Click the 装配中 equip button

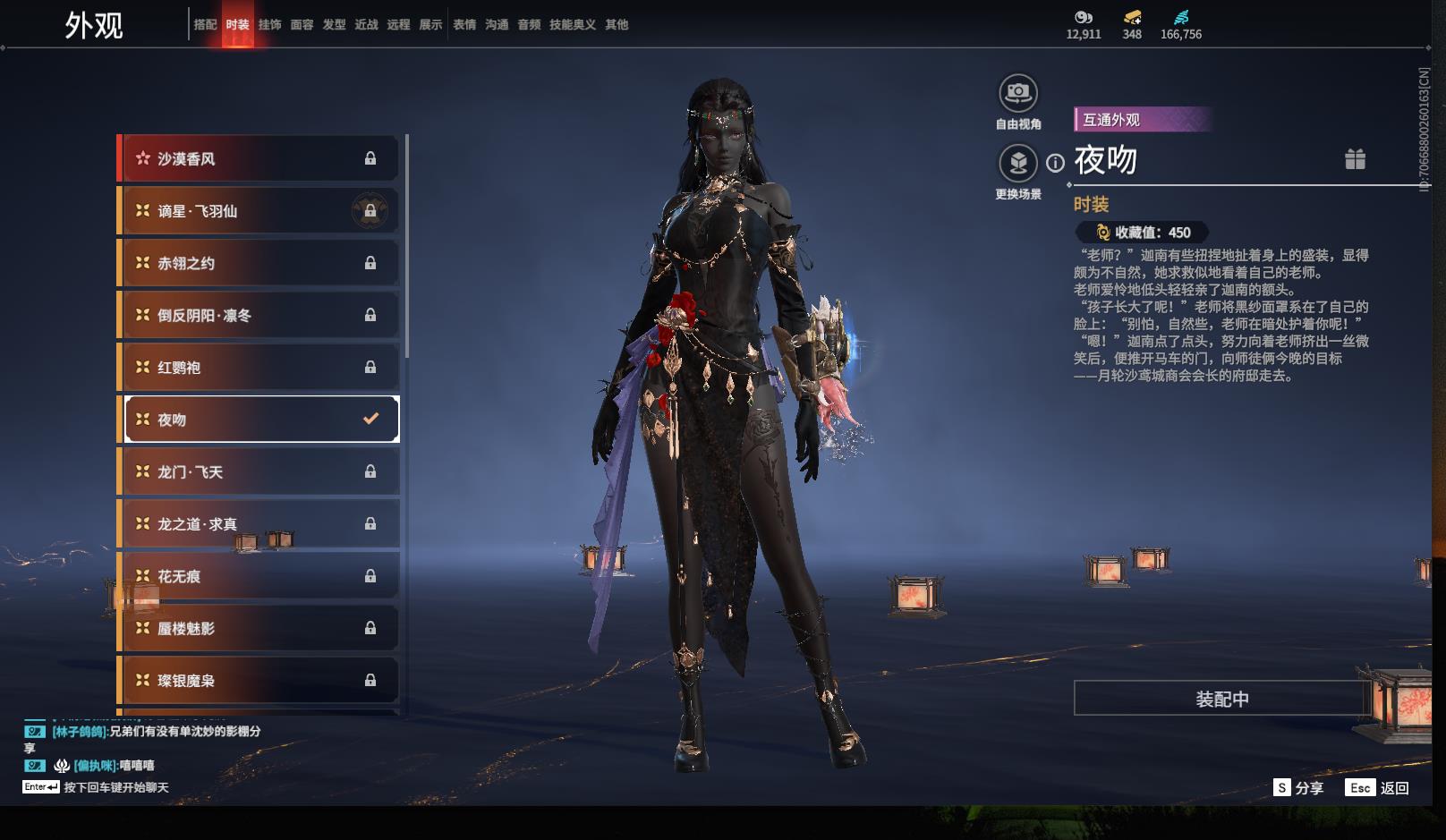point(1221,699)
